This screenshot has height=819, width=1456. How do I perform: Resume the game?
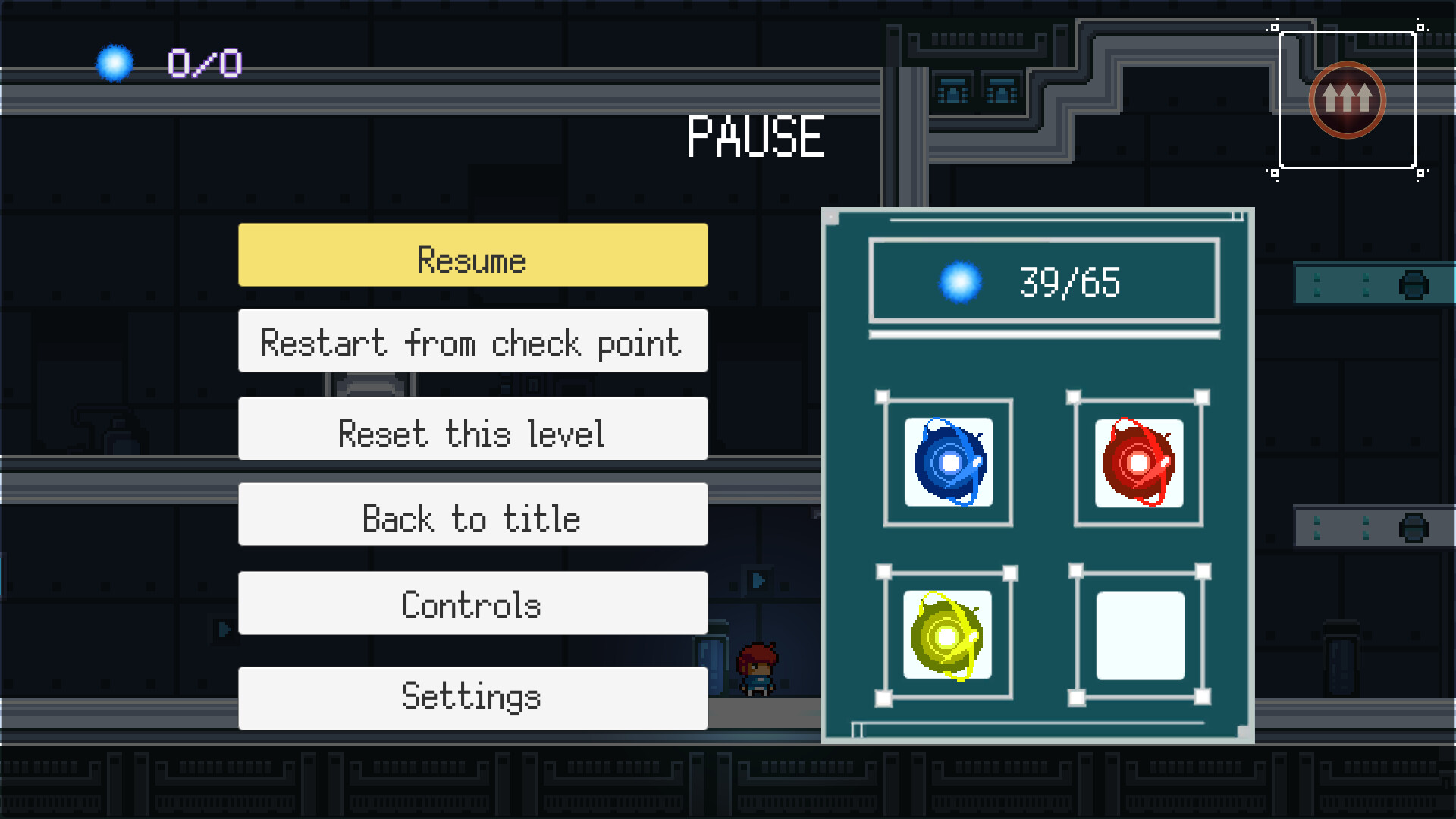coord(472,259)
